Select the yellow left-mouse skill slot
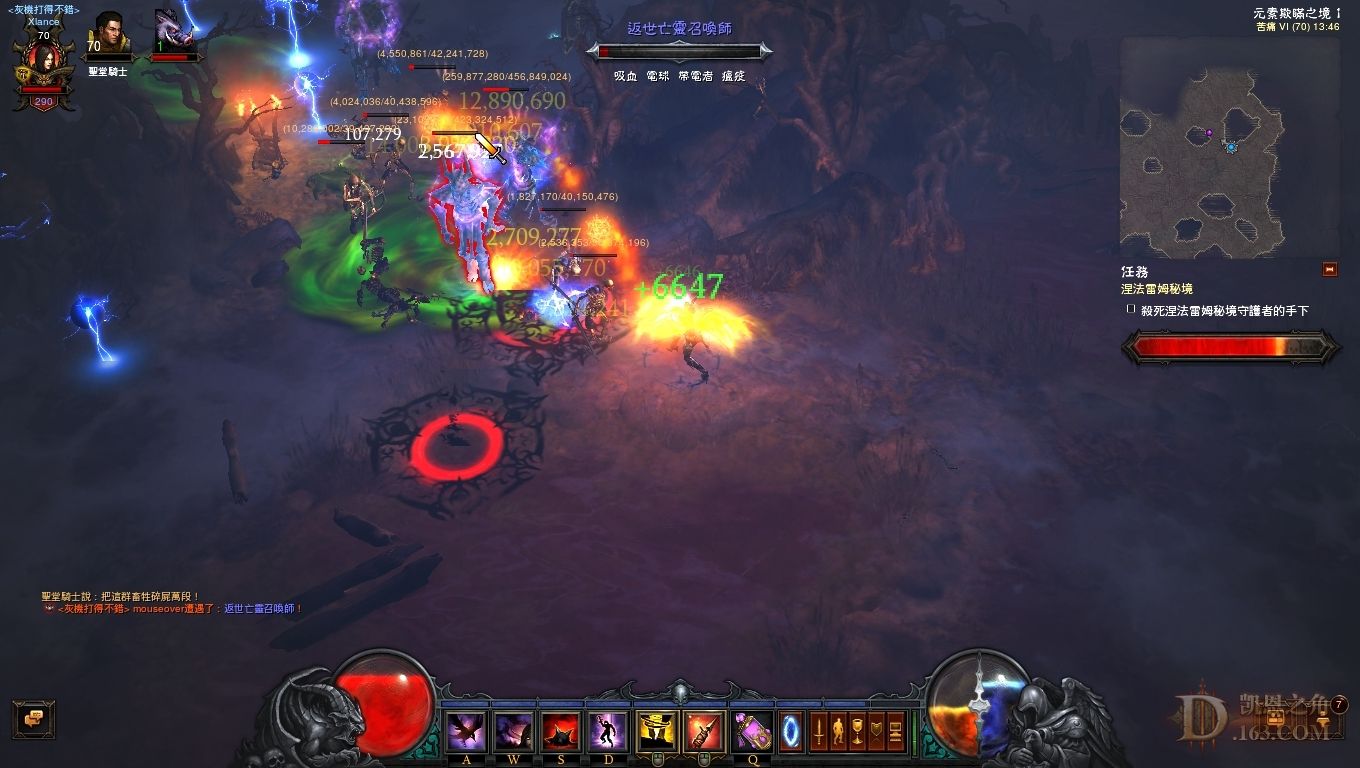Screen dimensions: 1360x768 (x=657, y=732)
